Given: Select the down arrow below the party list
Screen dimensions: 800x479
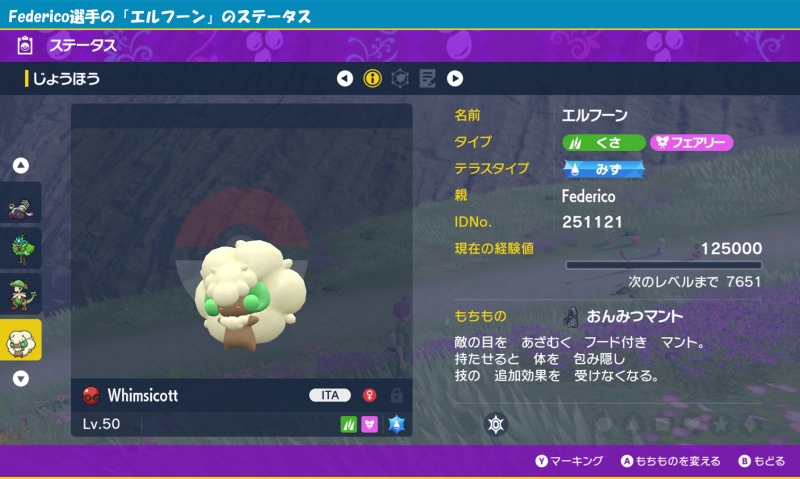Looking at the screenshot, I should point(21,379).
